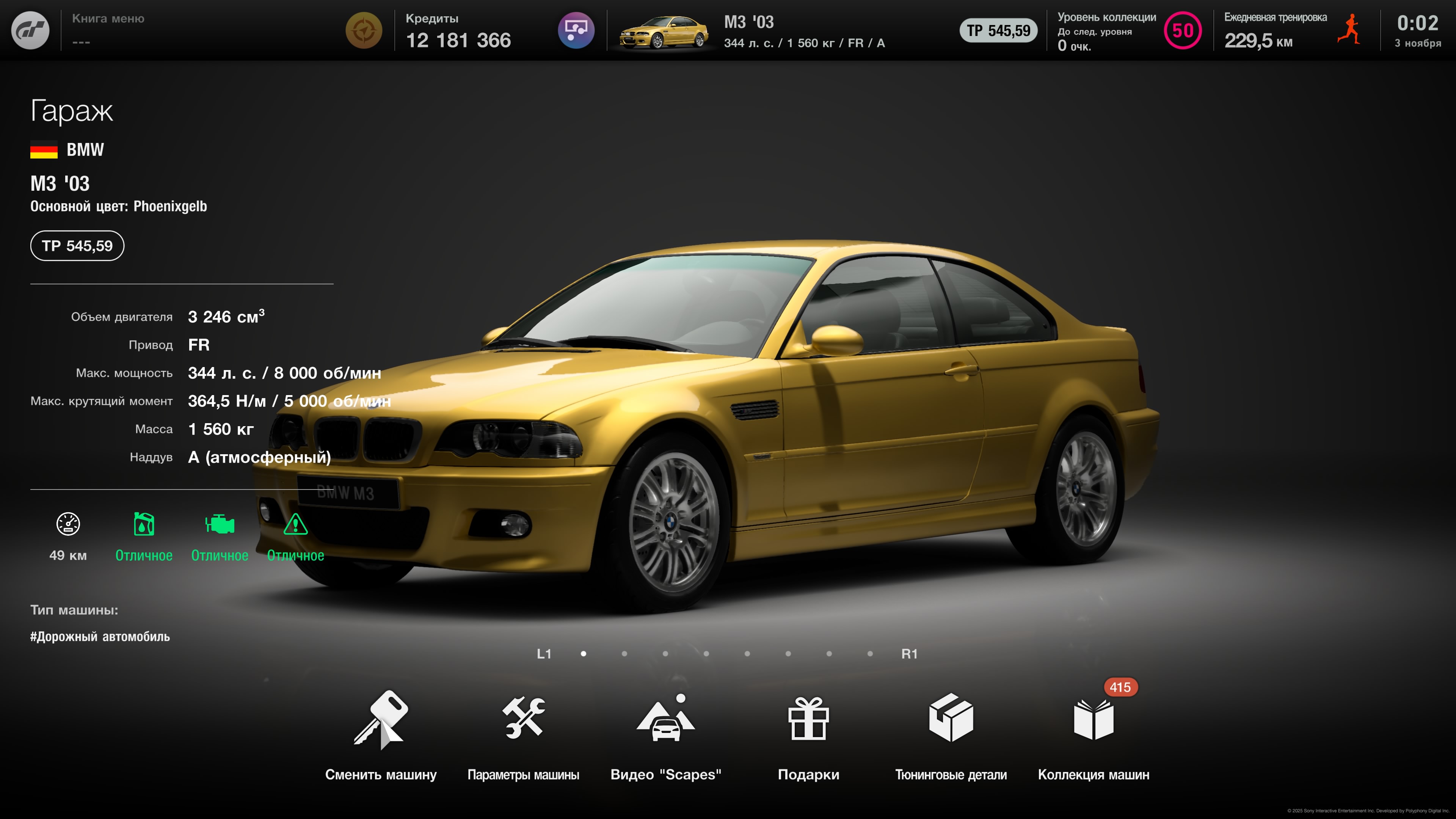Open the Книга меню panel
This screenshot has width=1456, height=819.
(108, 30)
